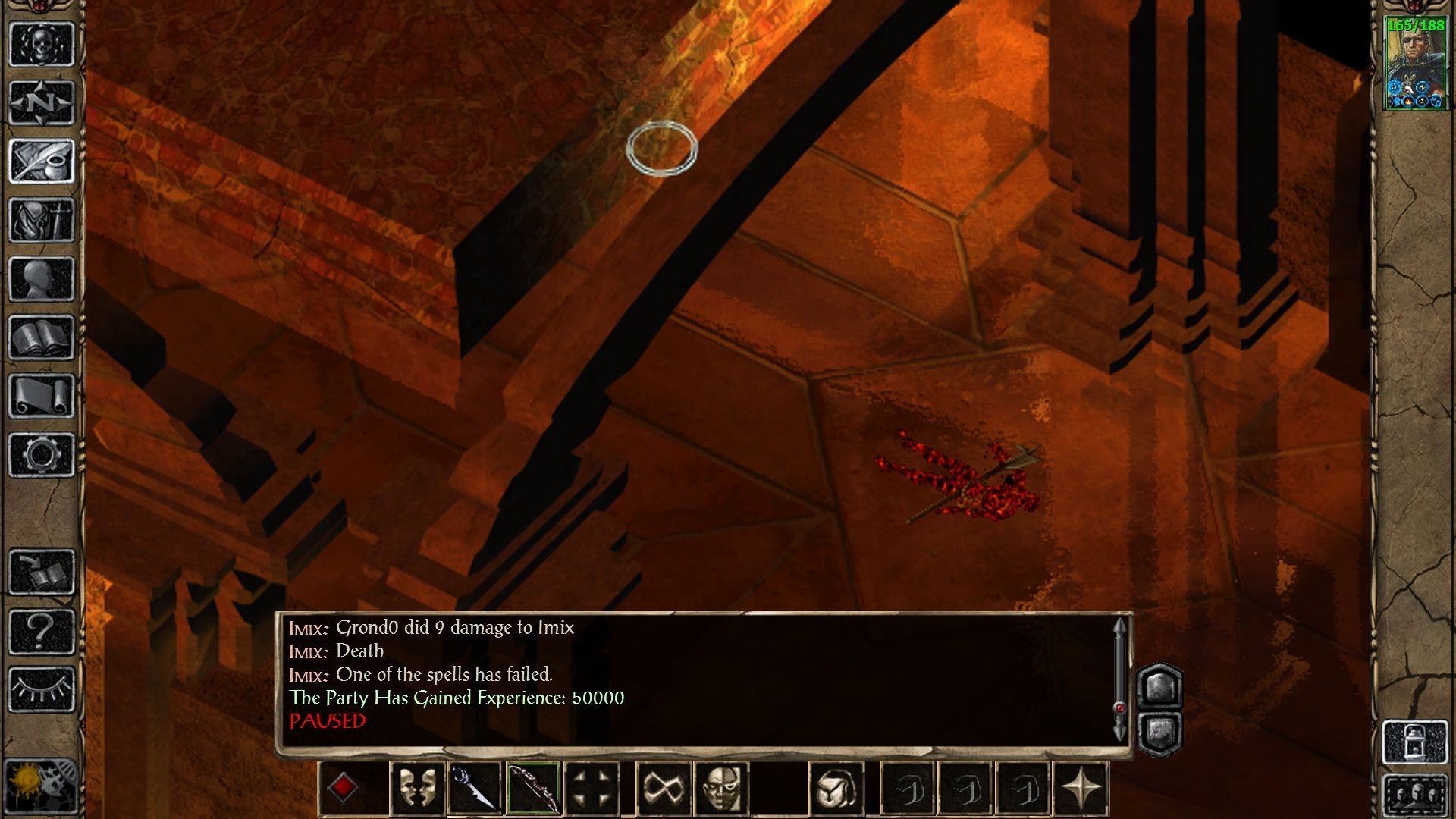This screenshot has height=819, width=1456.
Task: Open the mage spellbook button
Action: (x=42, y=337)
